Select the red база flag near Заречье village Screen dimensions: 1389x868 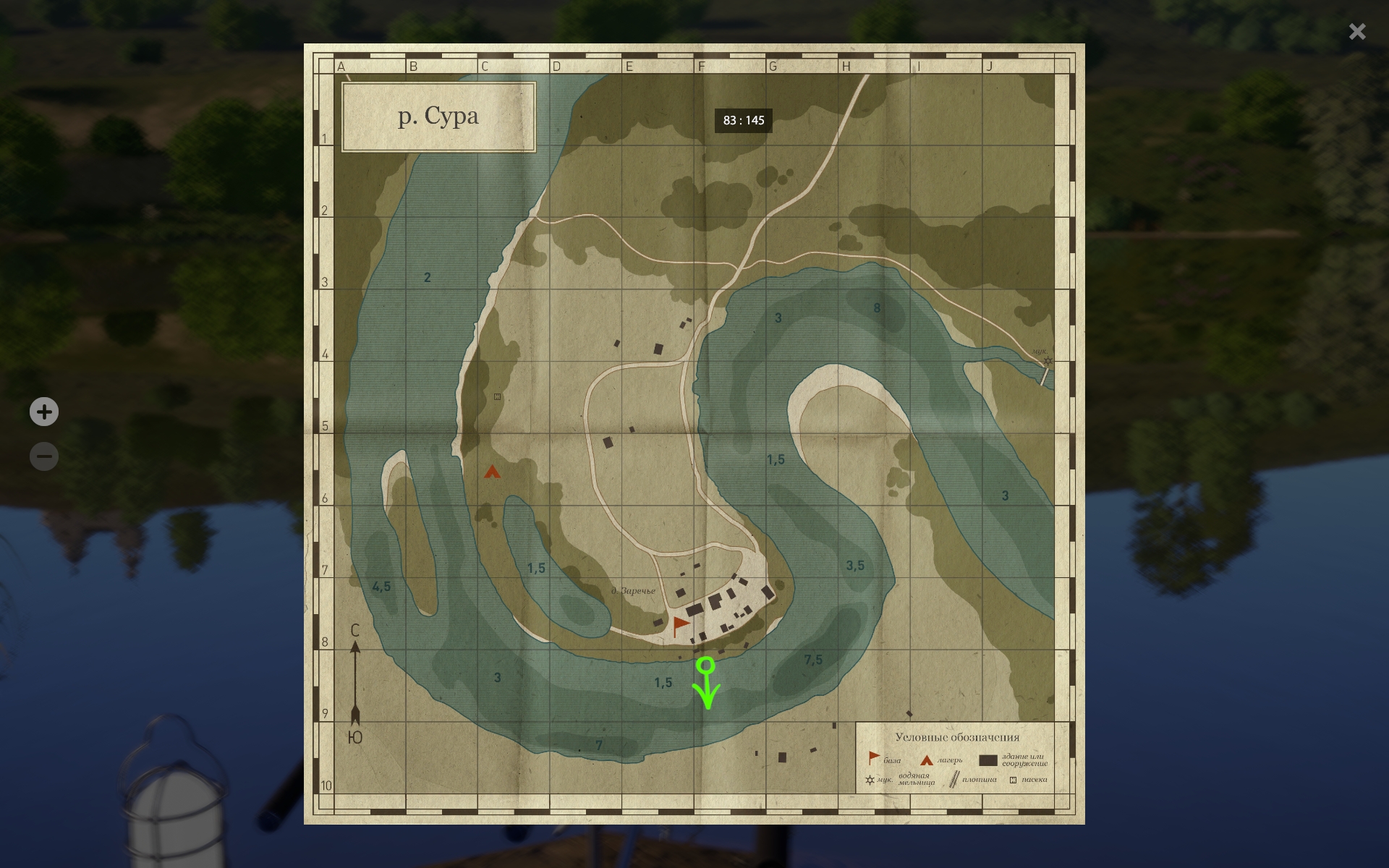[x=679, y=622]
